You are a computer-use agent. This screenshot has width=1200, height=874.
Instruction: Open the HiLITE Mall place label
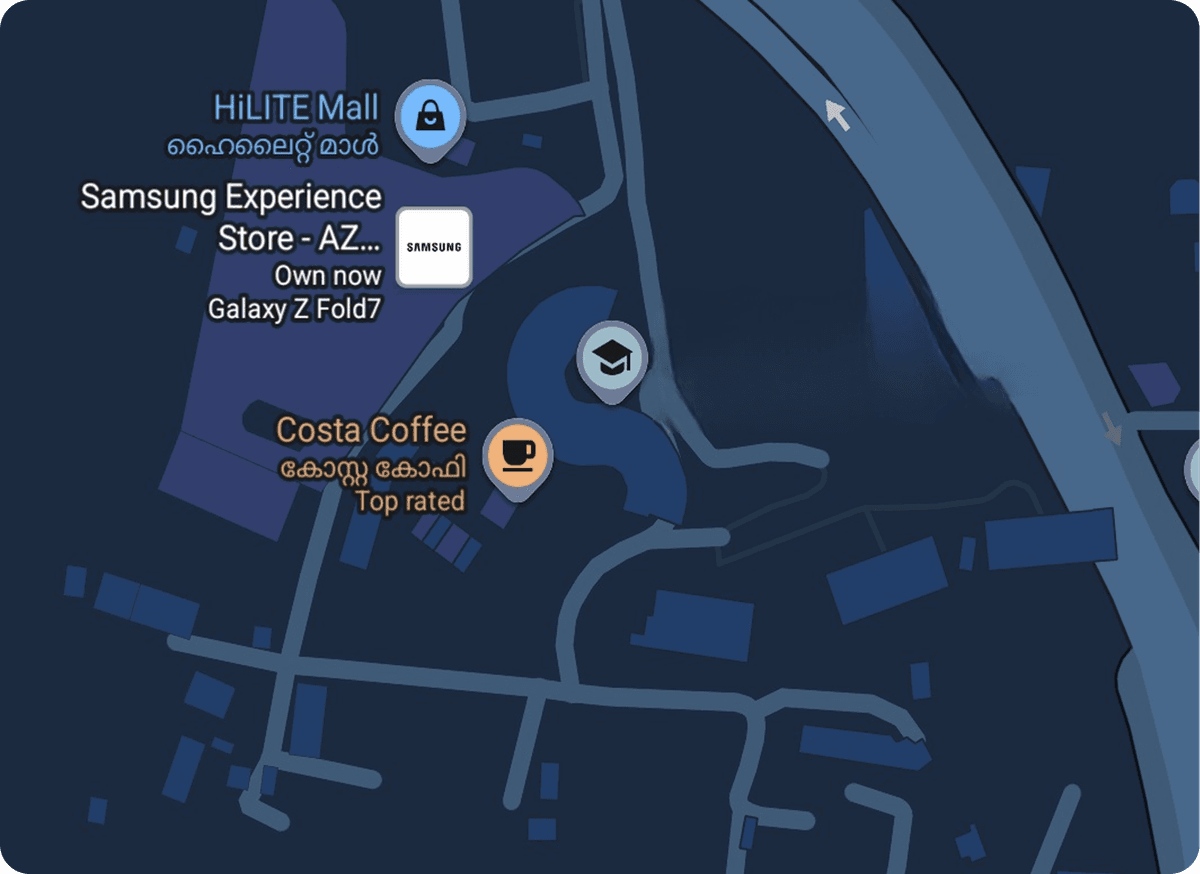[297, 107]
